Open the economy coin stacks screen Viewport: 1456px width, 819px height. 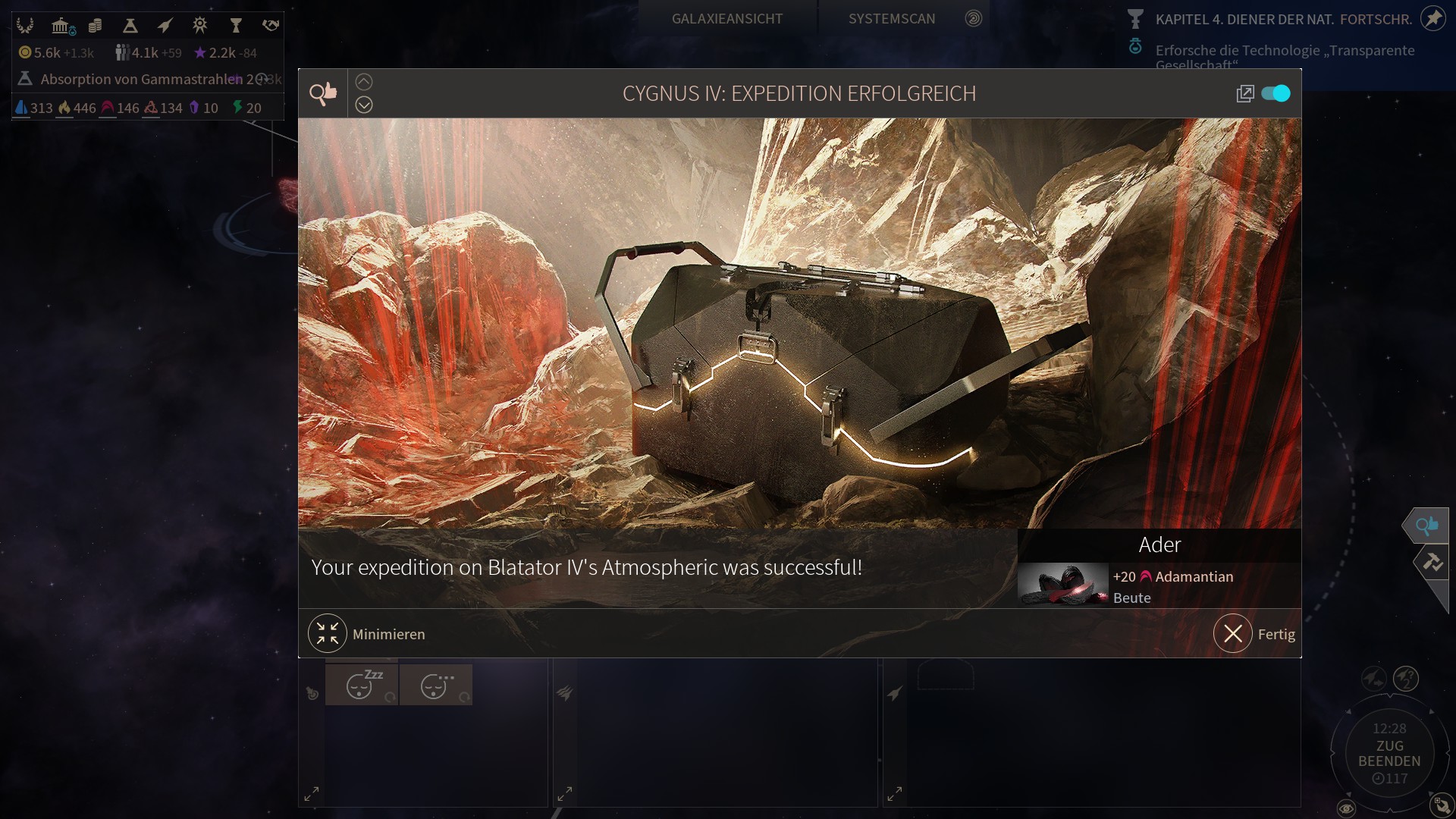tap(95, 26)
